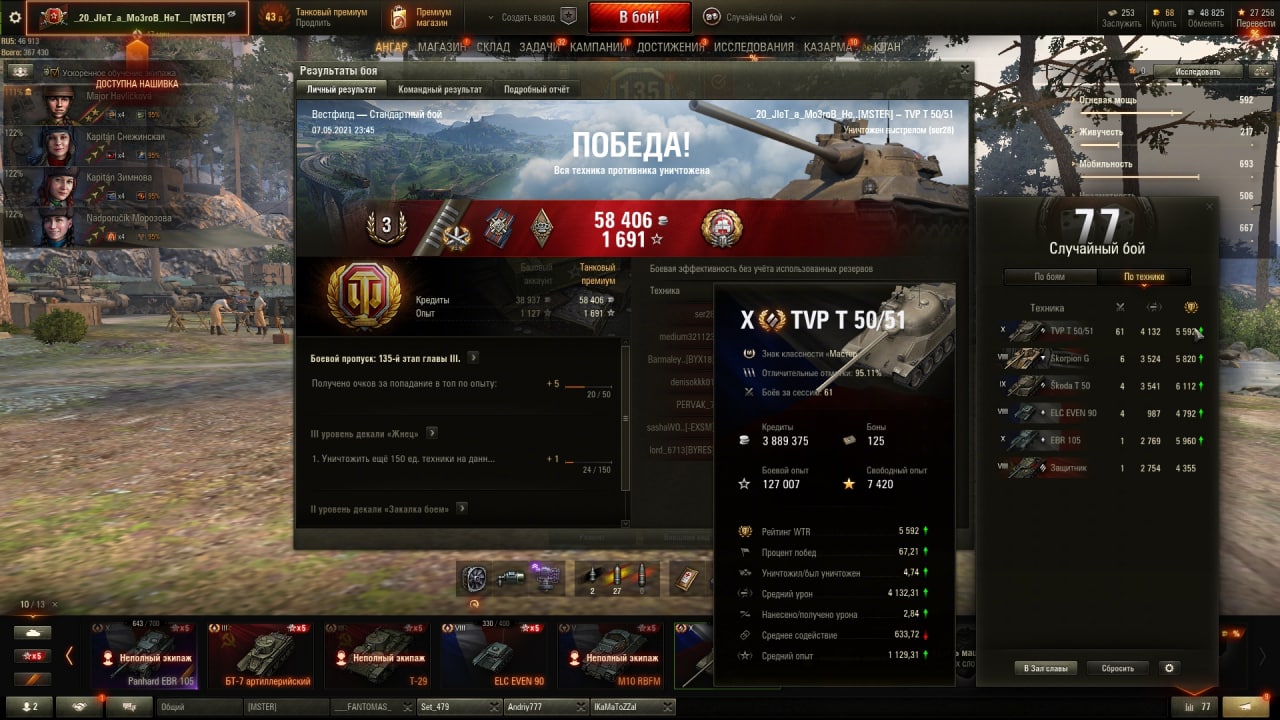The height and width of the screenshot is (720, 1280).
Task: Open the КАЗАРМА menu
Action: point(828,47)
